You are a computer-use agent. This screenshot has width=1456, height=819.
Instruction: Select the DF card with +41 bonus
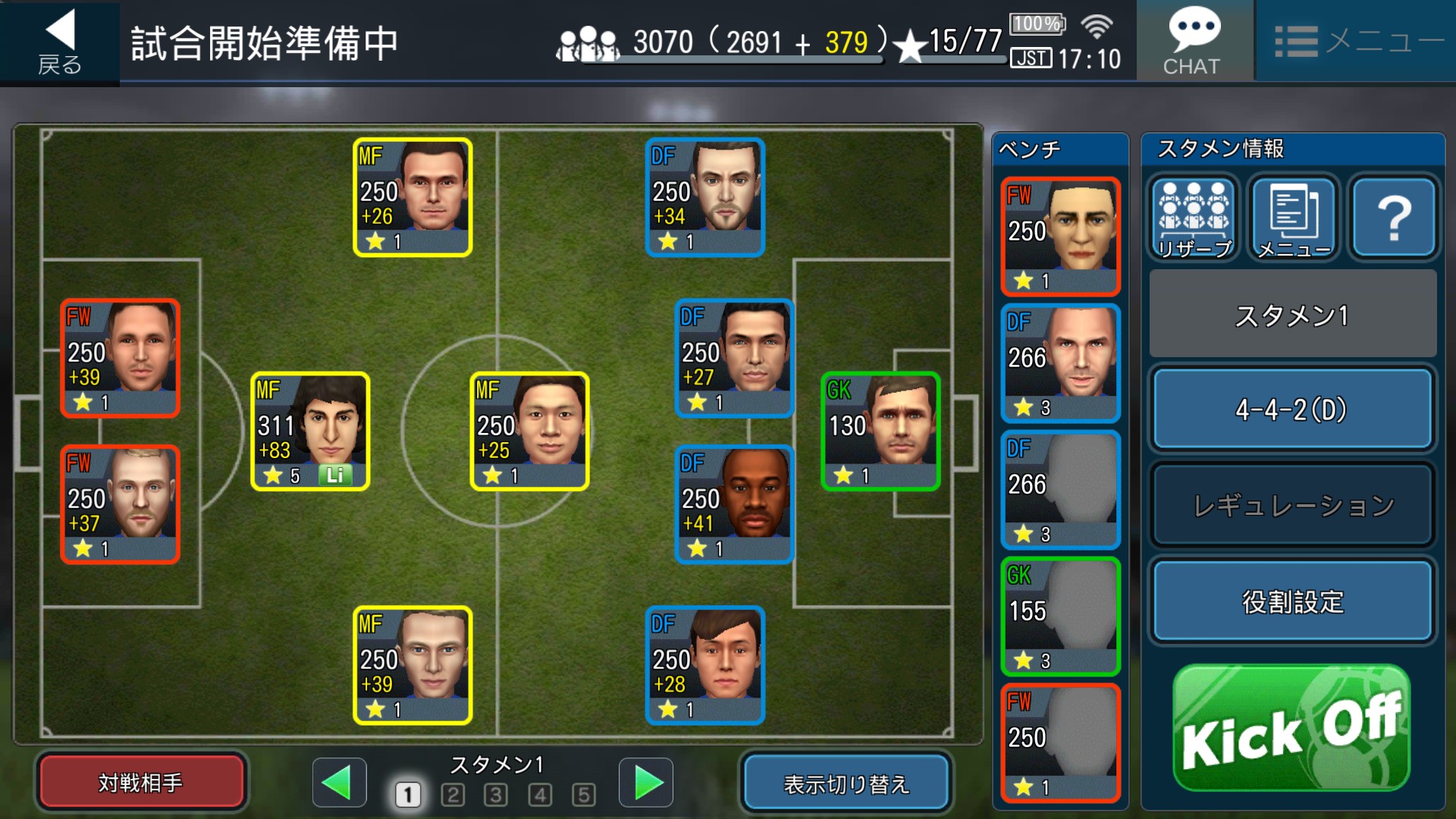coord(734,505)
